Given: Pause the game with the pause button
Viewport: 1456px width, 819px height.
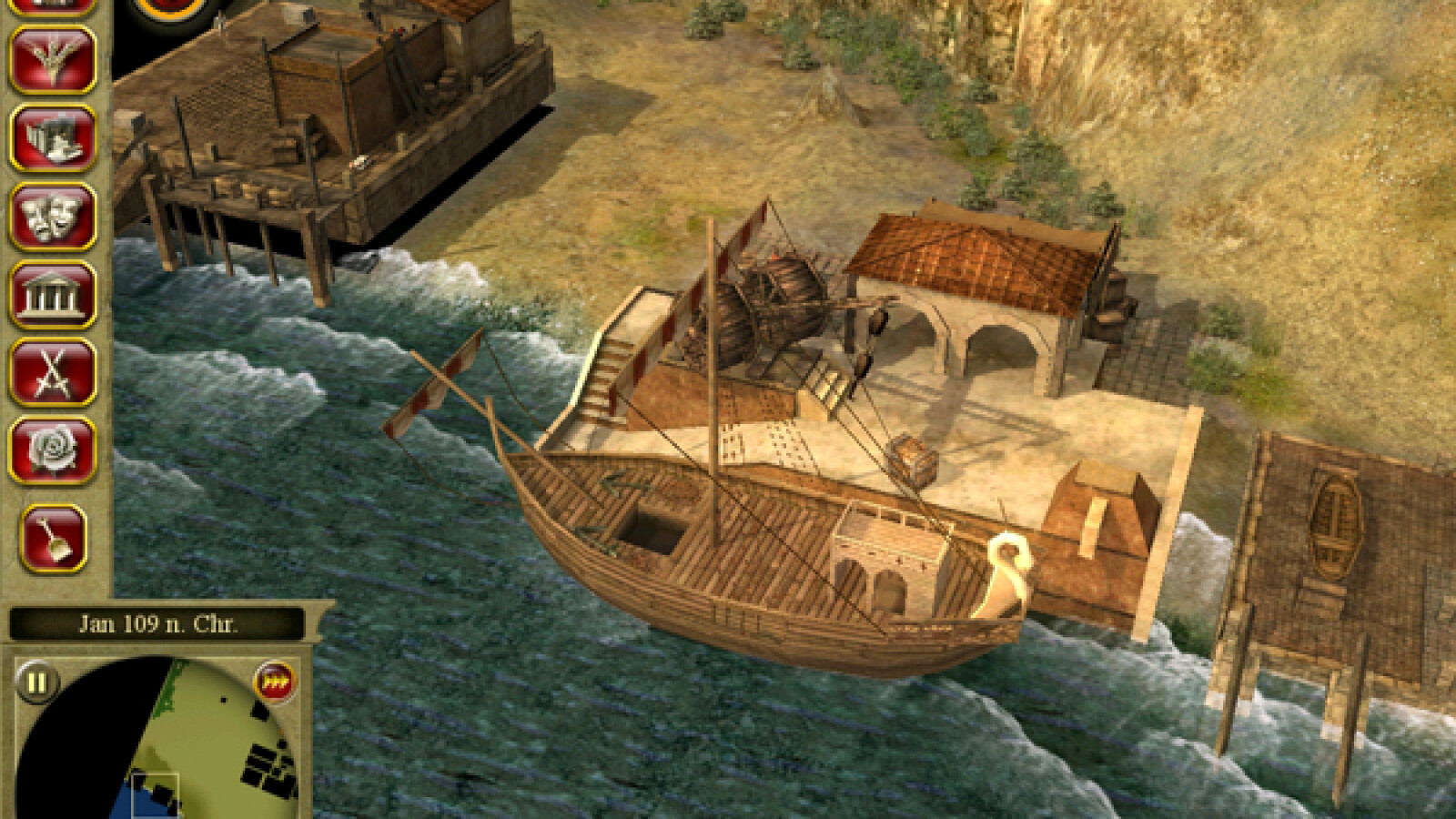Looking at the screenshot, I should (x=37, y=682).
